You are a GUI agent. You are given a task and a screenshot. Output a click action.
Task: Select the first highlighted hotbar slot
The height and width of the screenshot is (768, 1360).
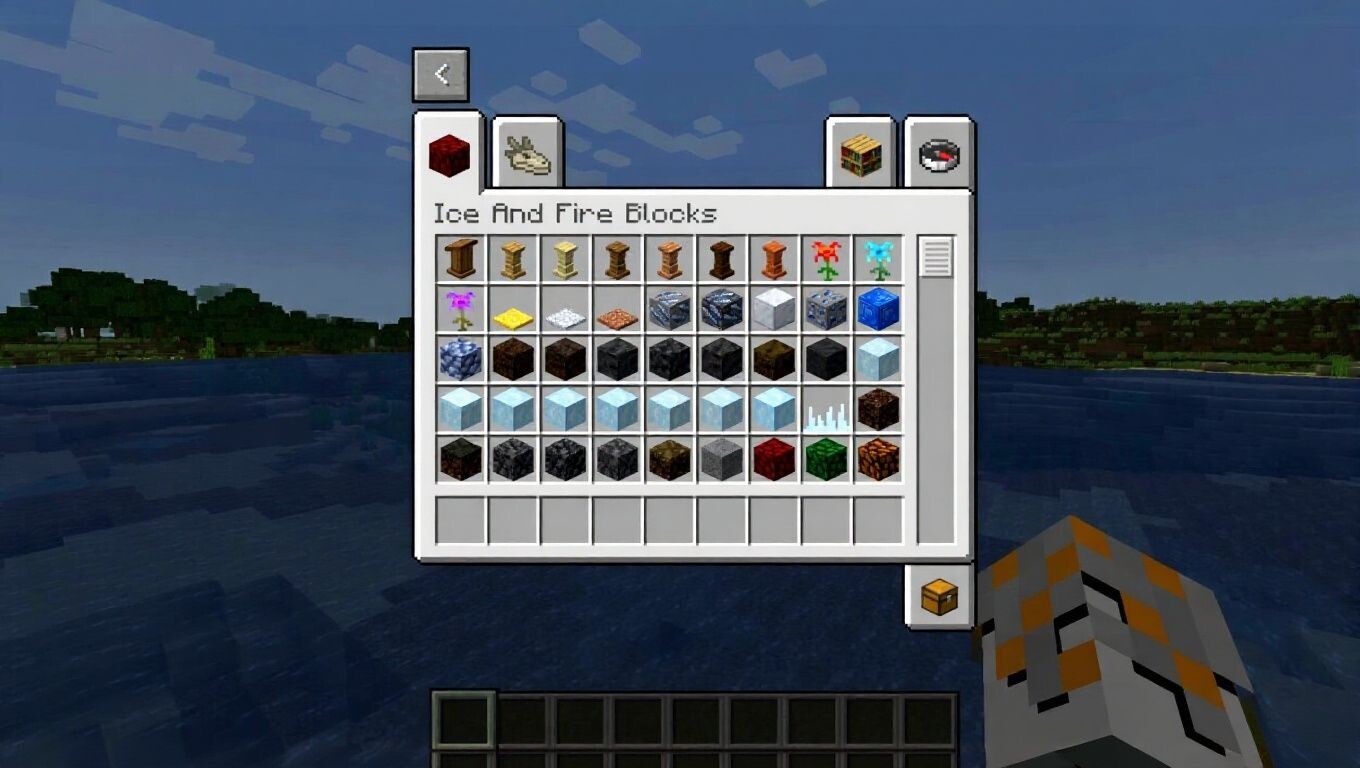[464, 721]
